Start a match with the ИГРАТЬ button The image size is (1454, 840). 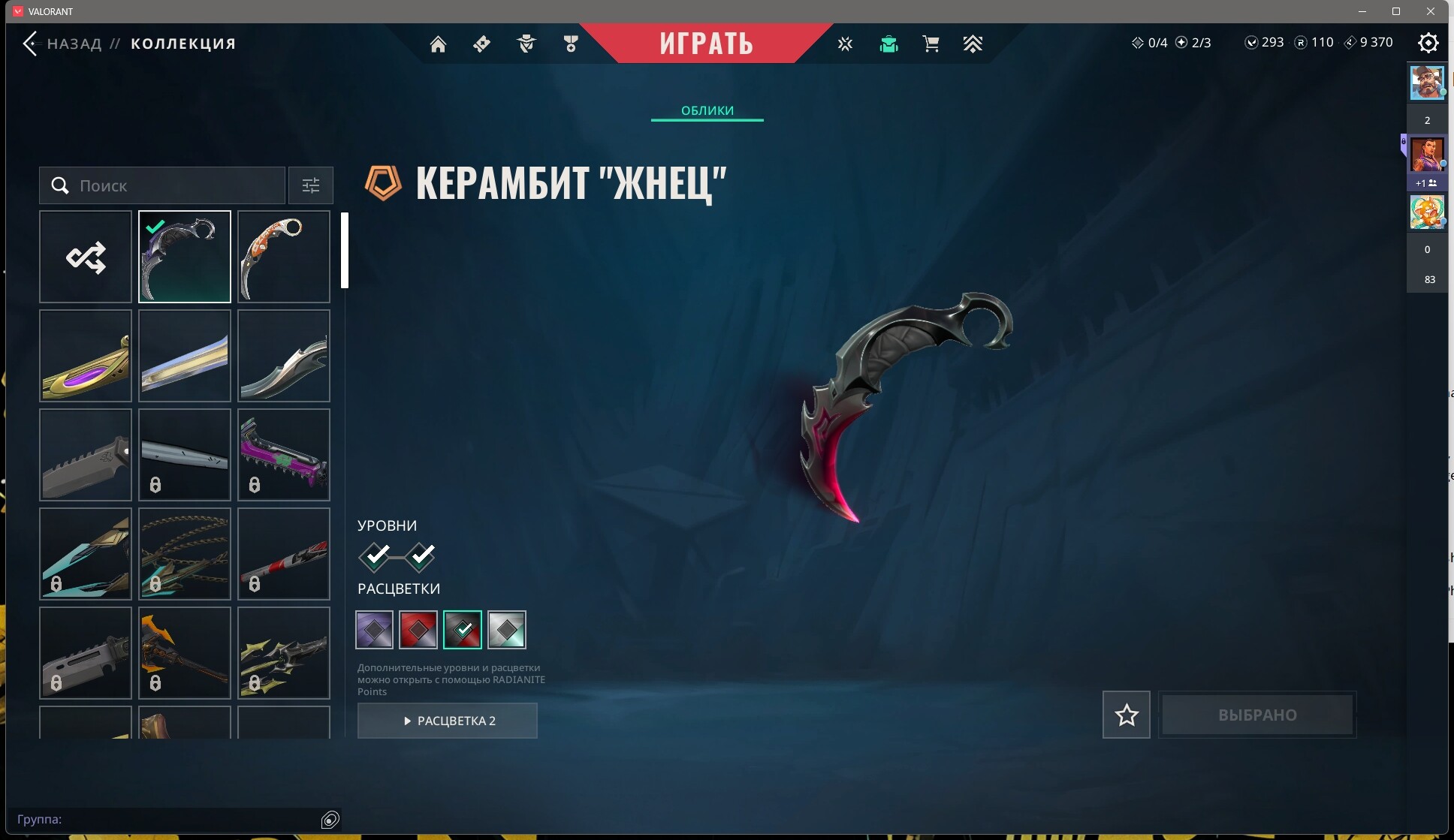point(706,44)
